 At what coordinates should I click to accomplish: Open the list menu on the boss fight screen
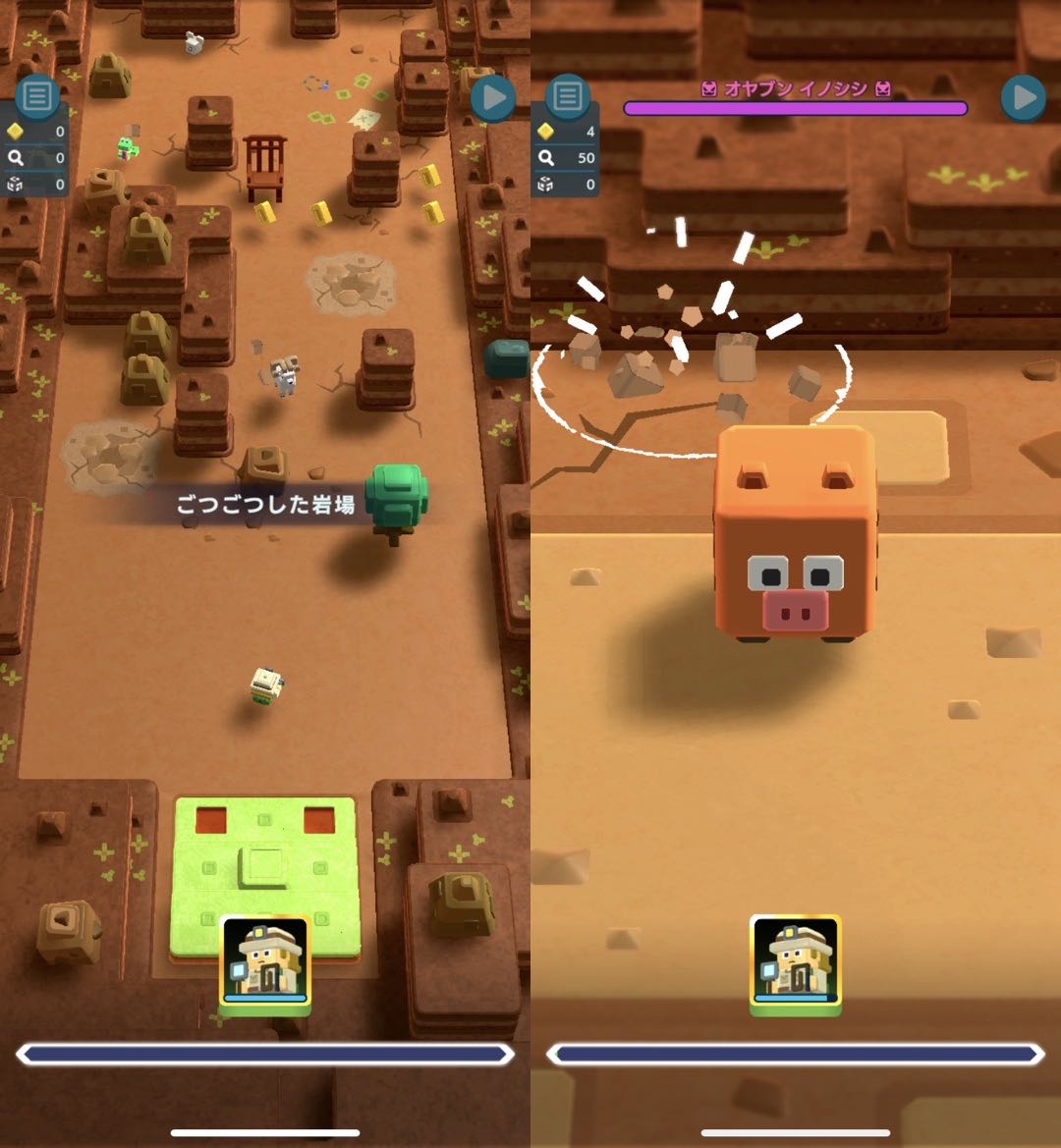tap(567, 96)
